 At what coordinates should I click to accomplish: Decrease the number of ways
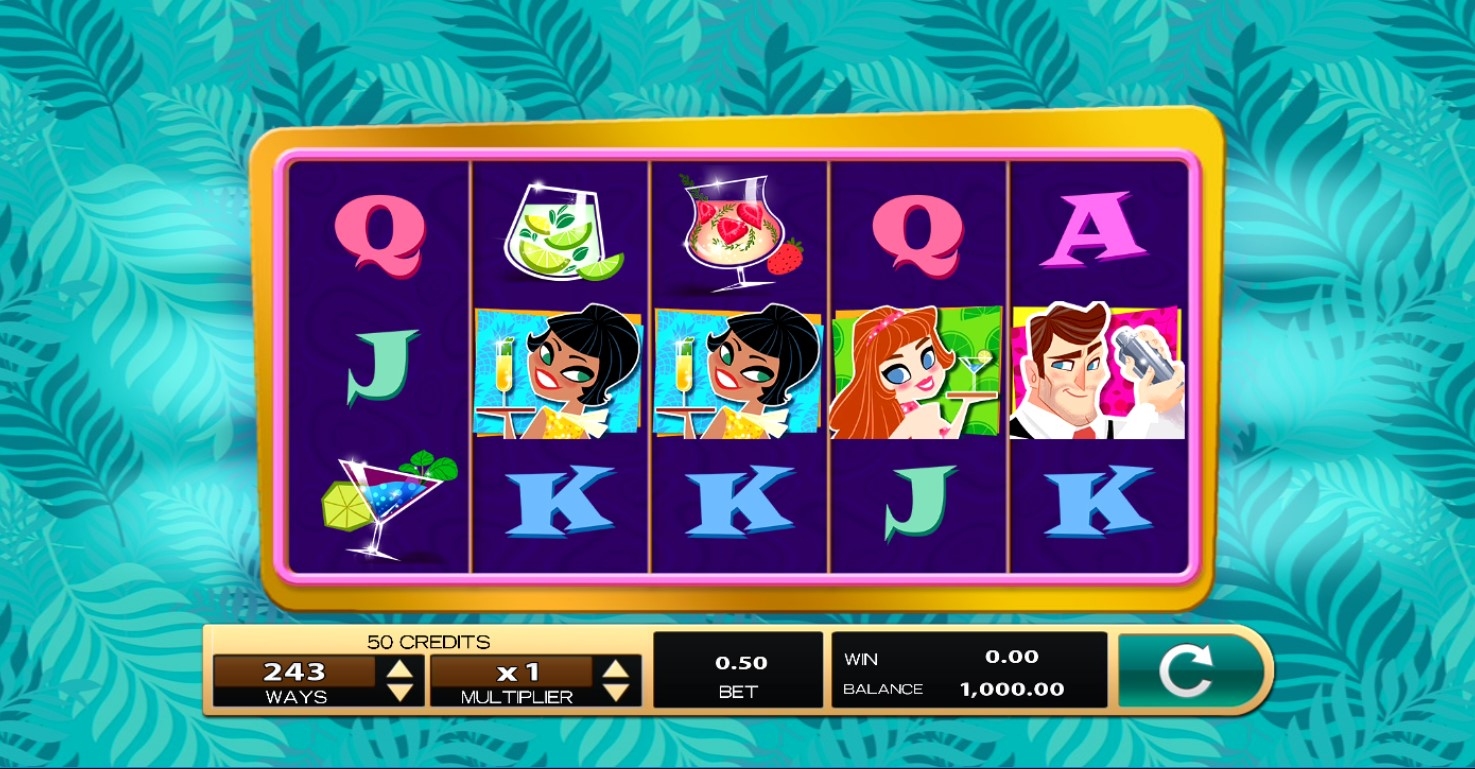point(399,691)
